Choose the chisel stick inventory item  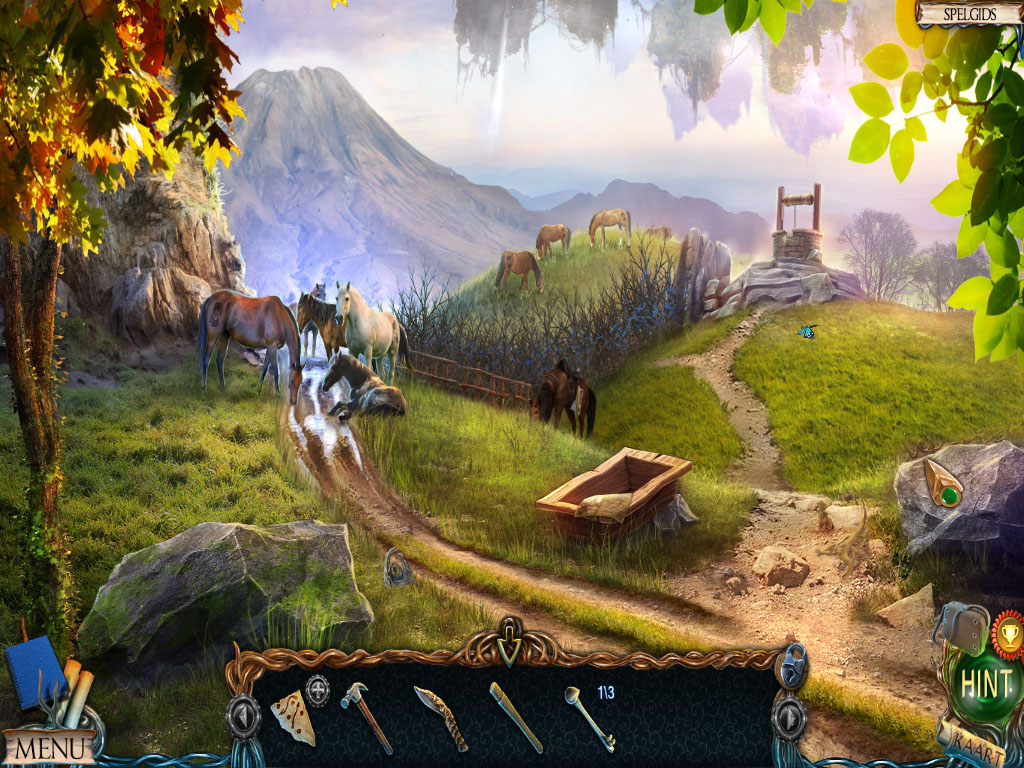point(515,717)
